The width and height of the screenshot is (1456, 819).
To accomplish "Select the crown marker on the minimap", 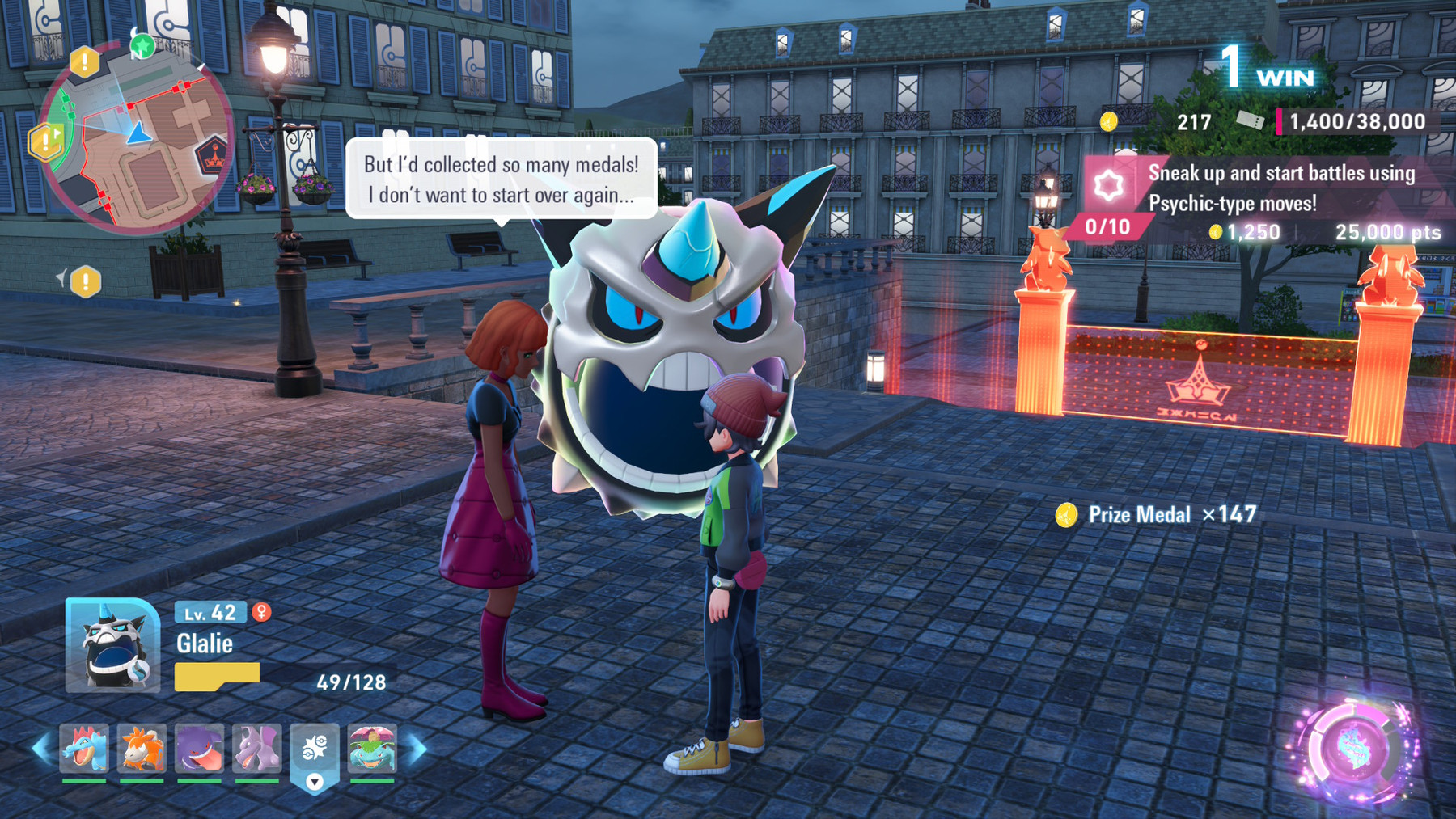I will (213, 156).
